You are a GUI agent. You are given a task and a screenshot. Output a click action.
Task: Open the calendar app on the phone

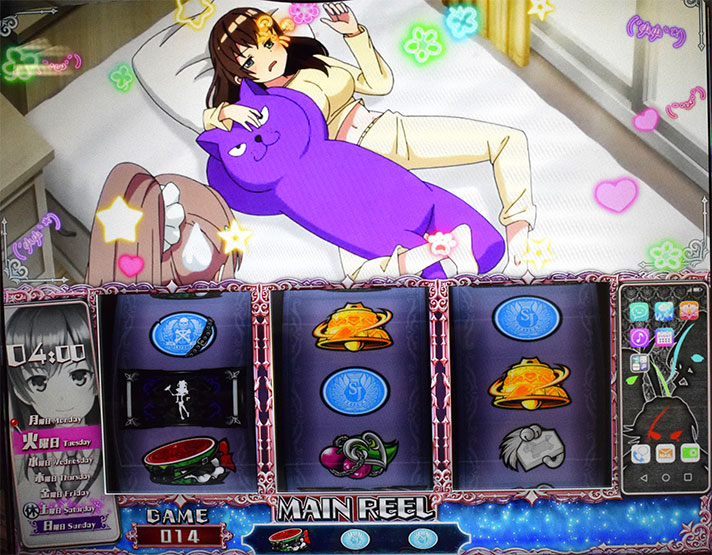tap(663, 338)
